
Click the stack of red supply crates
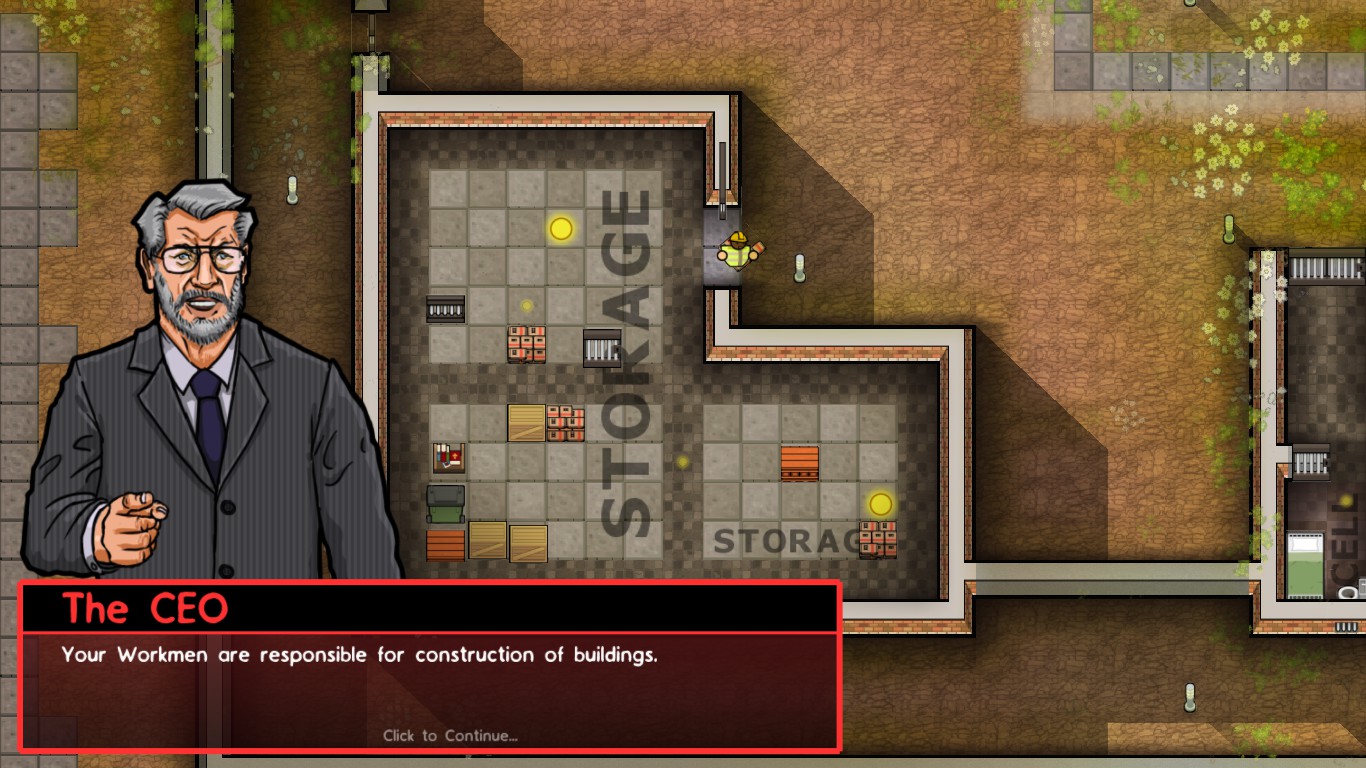coord(527,343)
